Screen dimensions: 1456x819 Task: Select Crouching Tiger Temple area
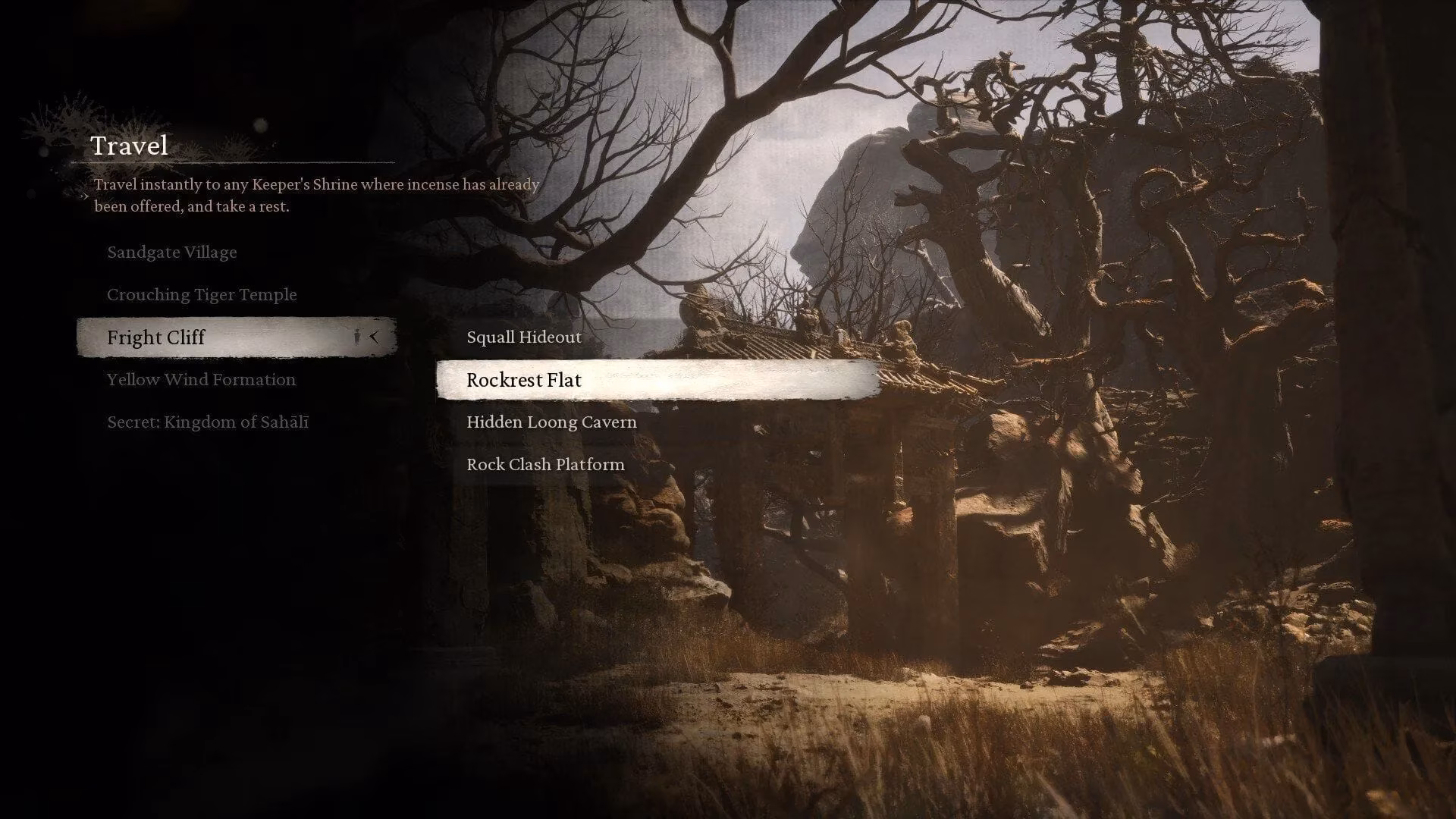pos(202,294)
